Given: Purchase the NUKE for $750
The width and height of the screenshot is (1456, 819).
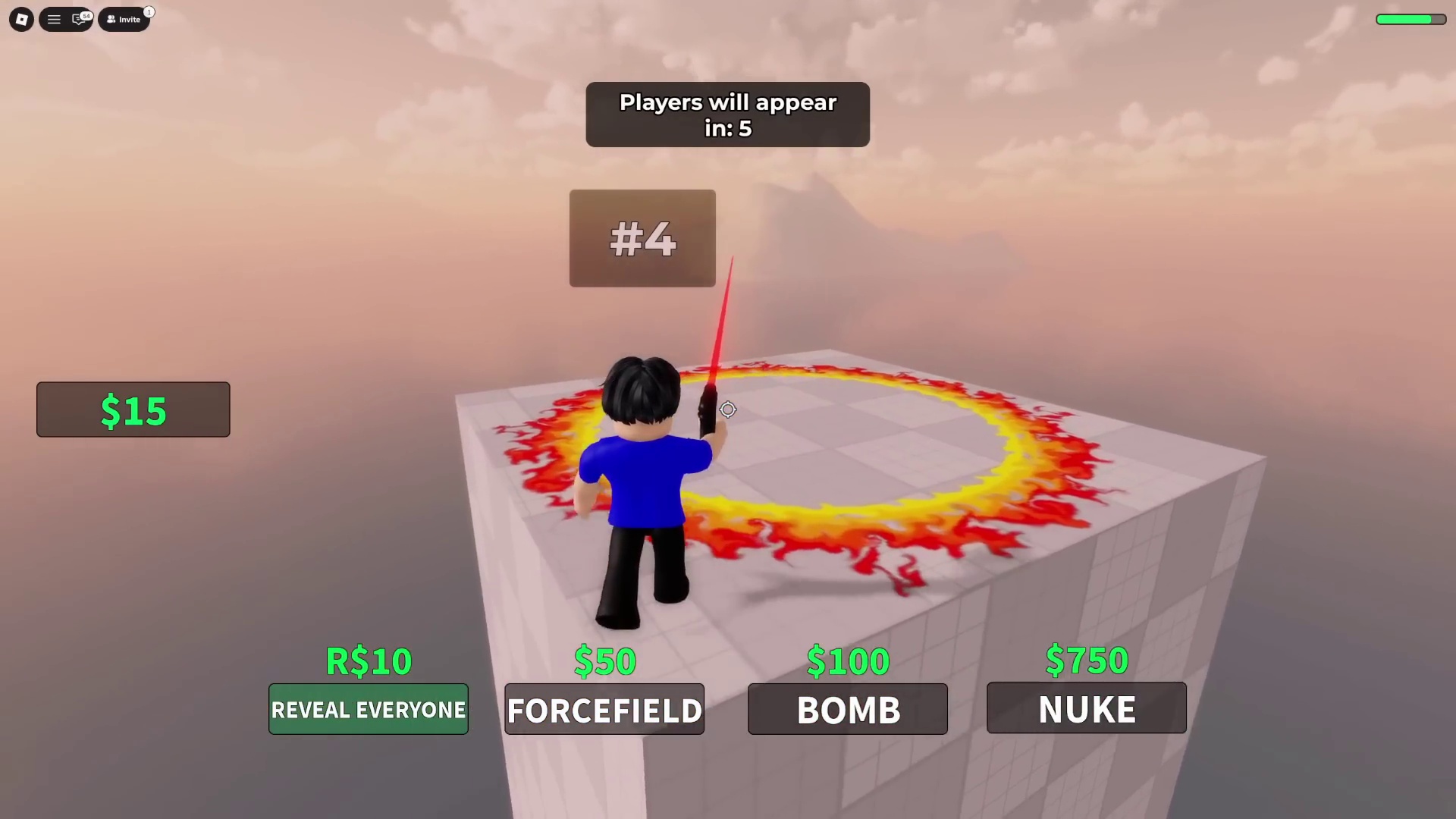Looking at the screenshot, I should pos(1086,708).
